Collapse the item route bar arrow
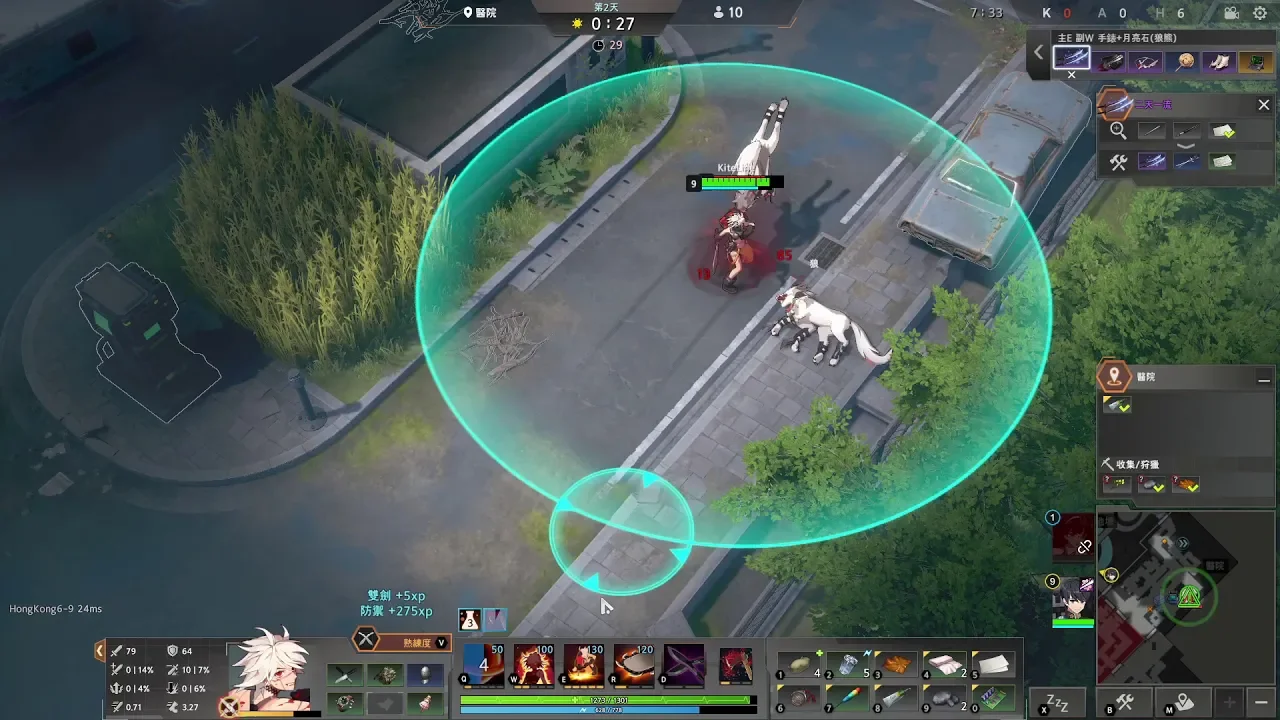Screen dimensions: 1280x720 click(x=1039, y=53)
